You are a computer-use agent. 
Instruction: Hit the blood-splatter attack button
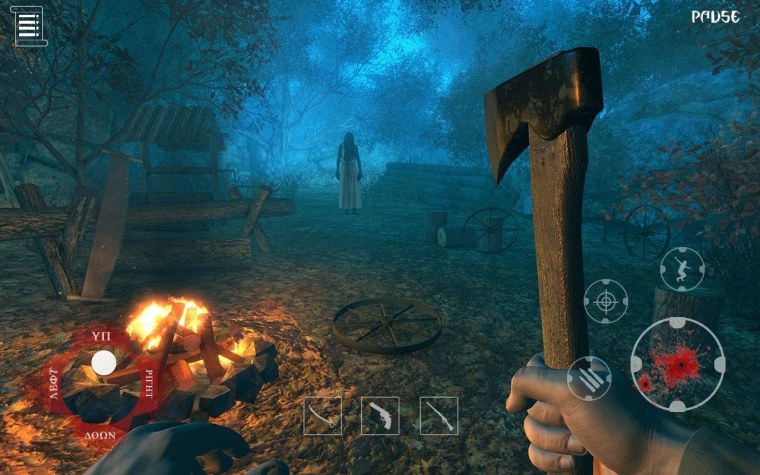coord(677,364)
